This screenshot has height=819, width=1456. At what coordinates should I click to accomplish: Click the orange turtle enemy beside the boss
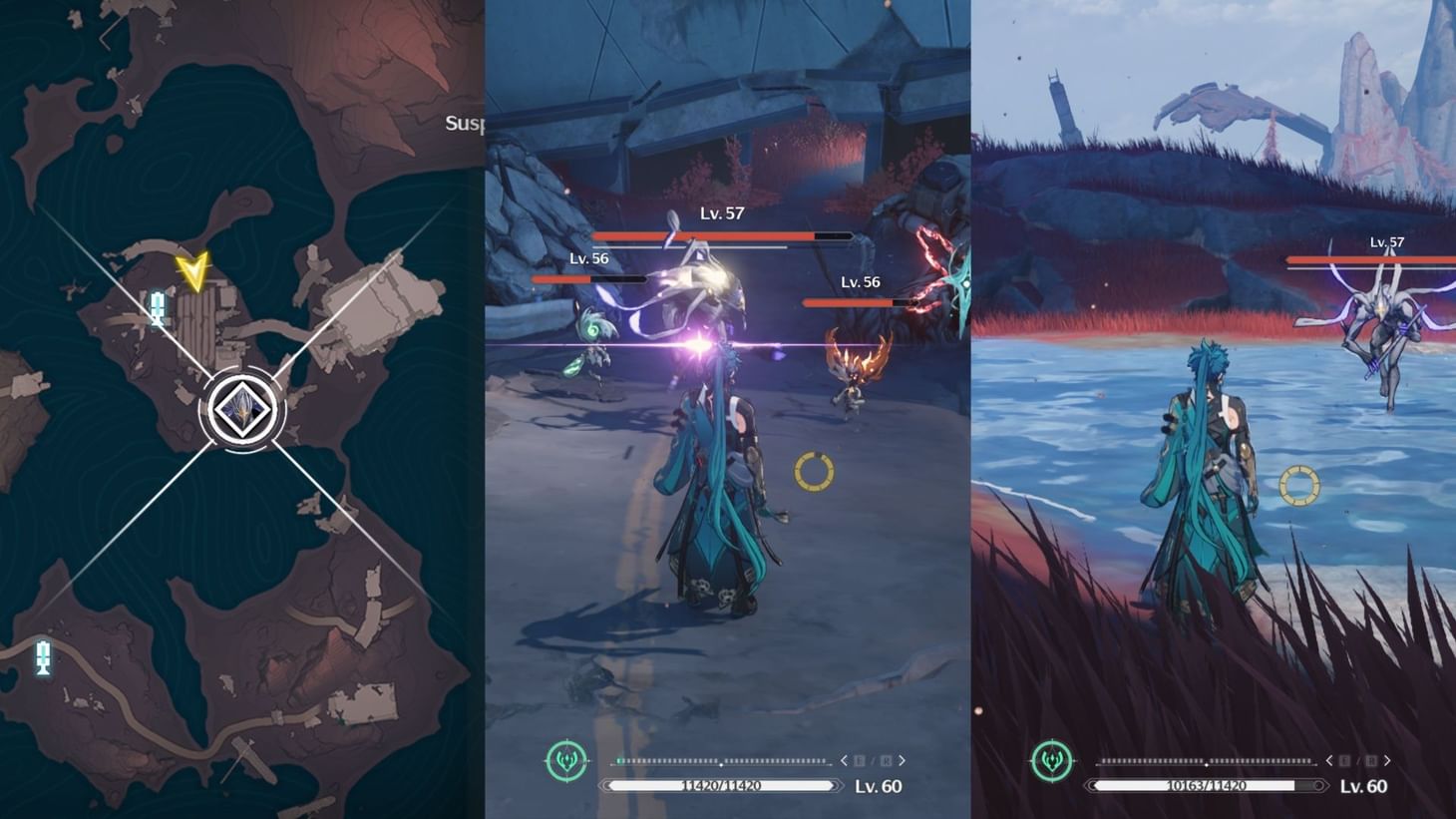tap(855, 377)
